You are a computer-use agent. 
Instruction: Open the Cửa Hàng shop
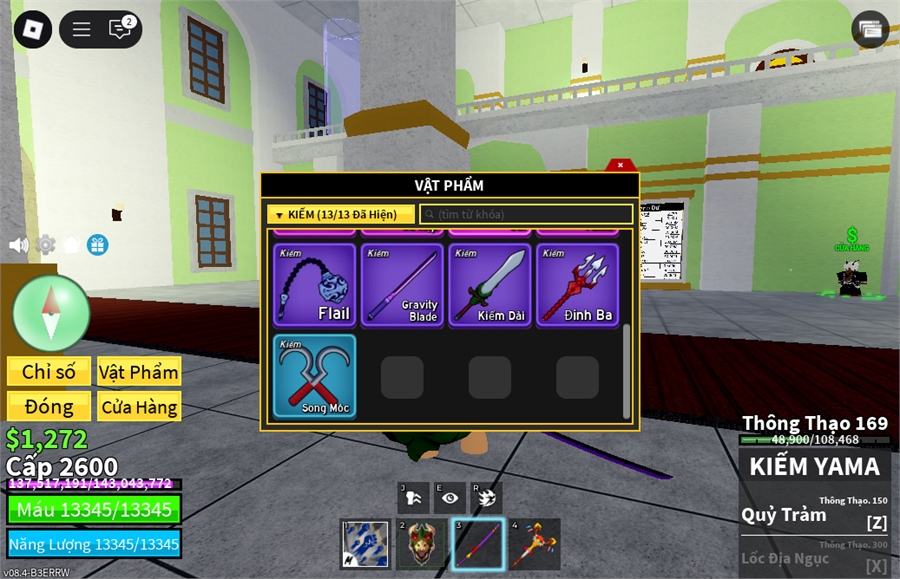click(139, 407)
